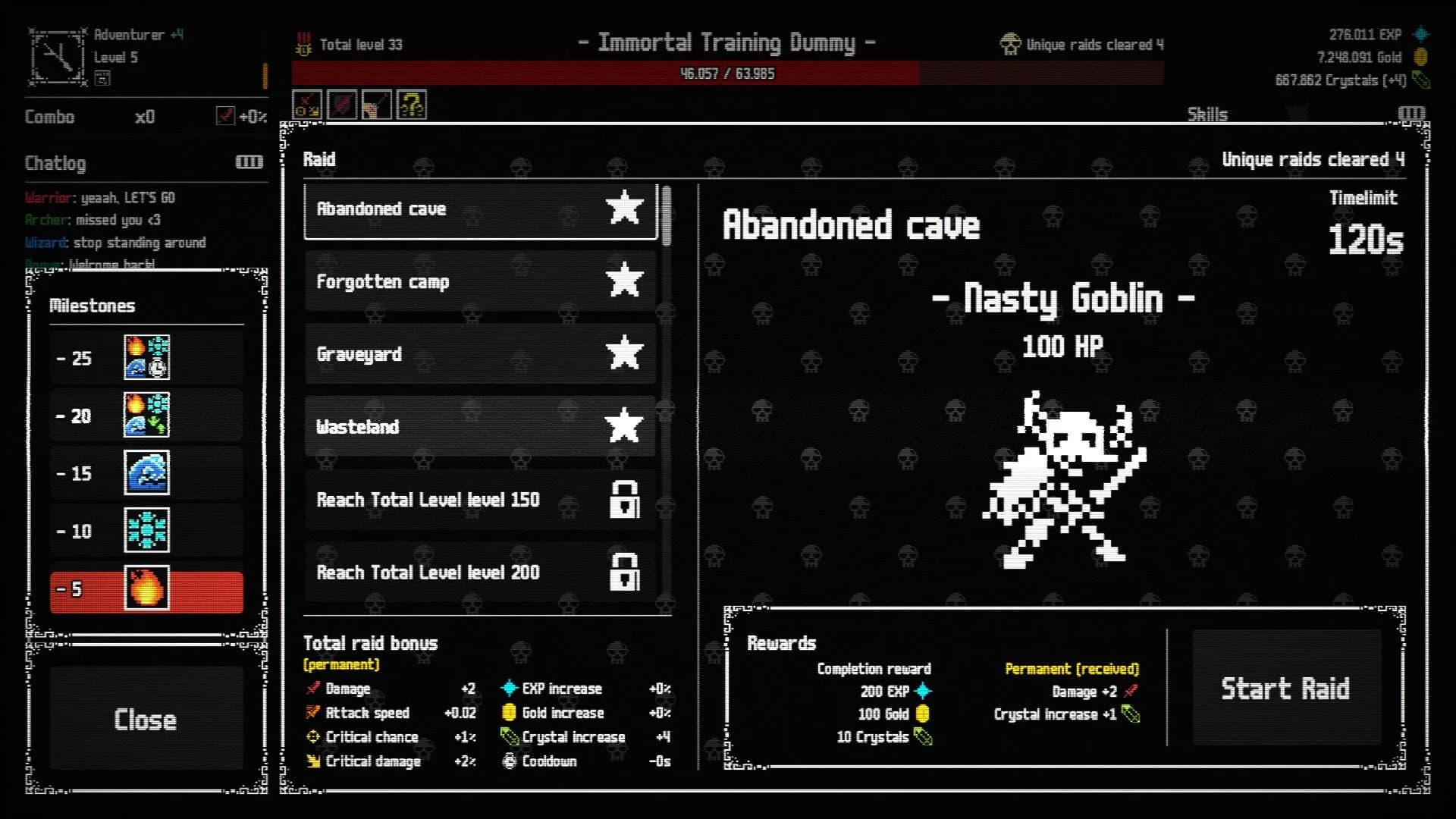The height and width of the screenshot is (819, 1456).
Task: Switch to the Skills menu
Action: (x=1207, y=114)
